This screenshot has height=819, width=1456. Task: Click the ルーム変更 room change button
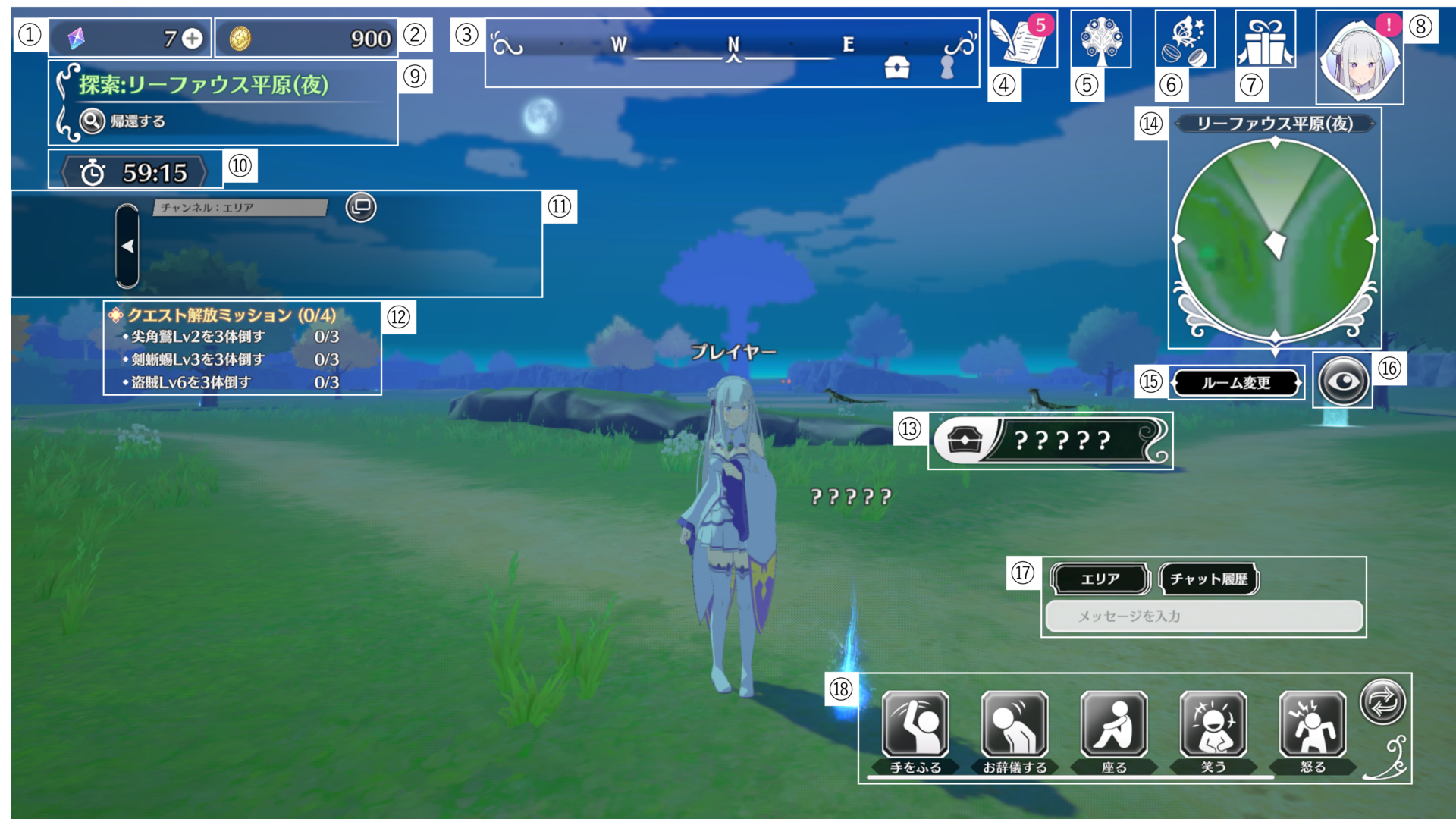1236,383
